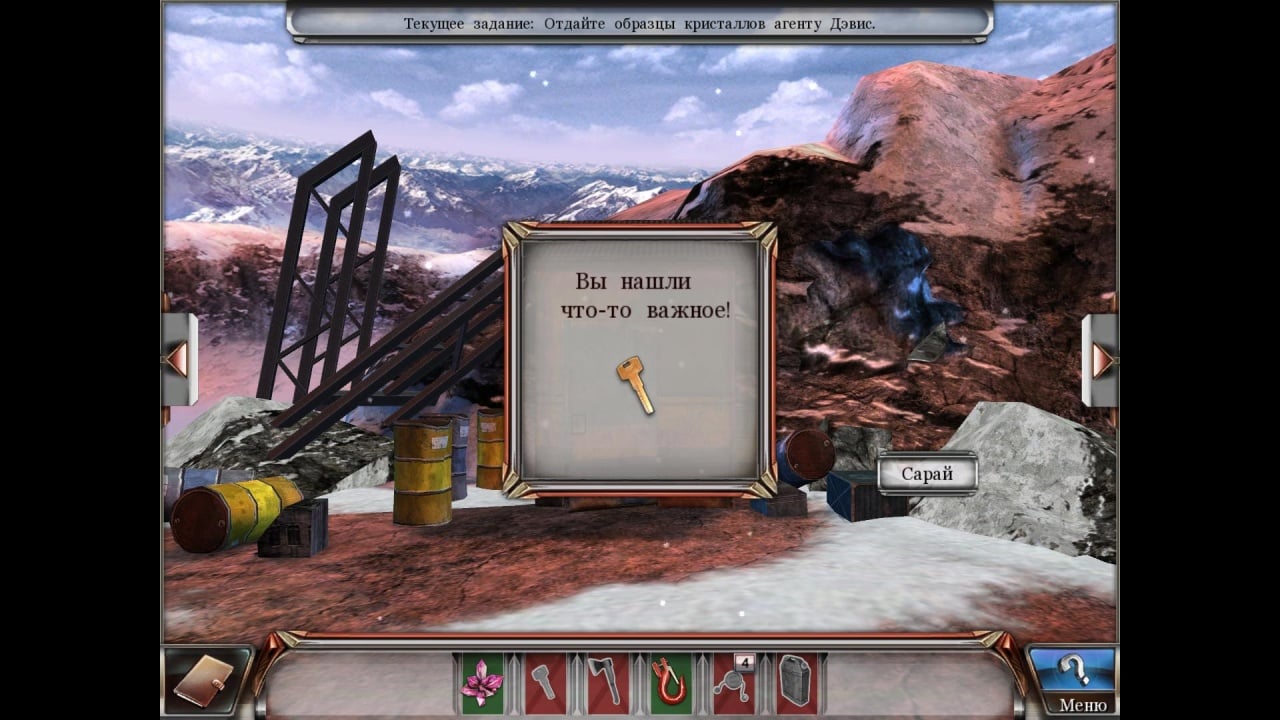Open the Меню button
1280x720 pixels.
pyautogui.click(x=1082, y=705)
